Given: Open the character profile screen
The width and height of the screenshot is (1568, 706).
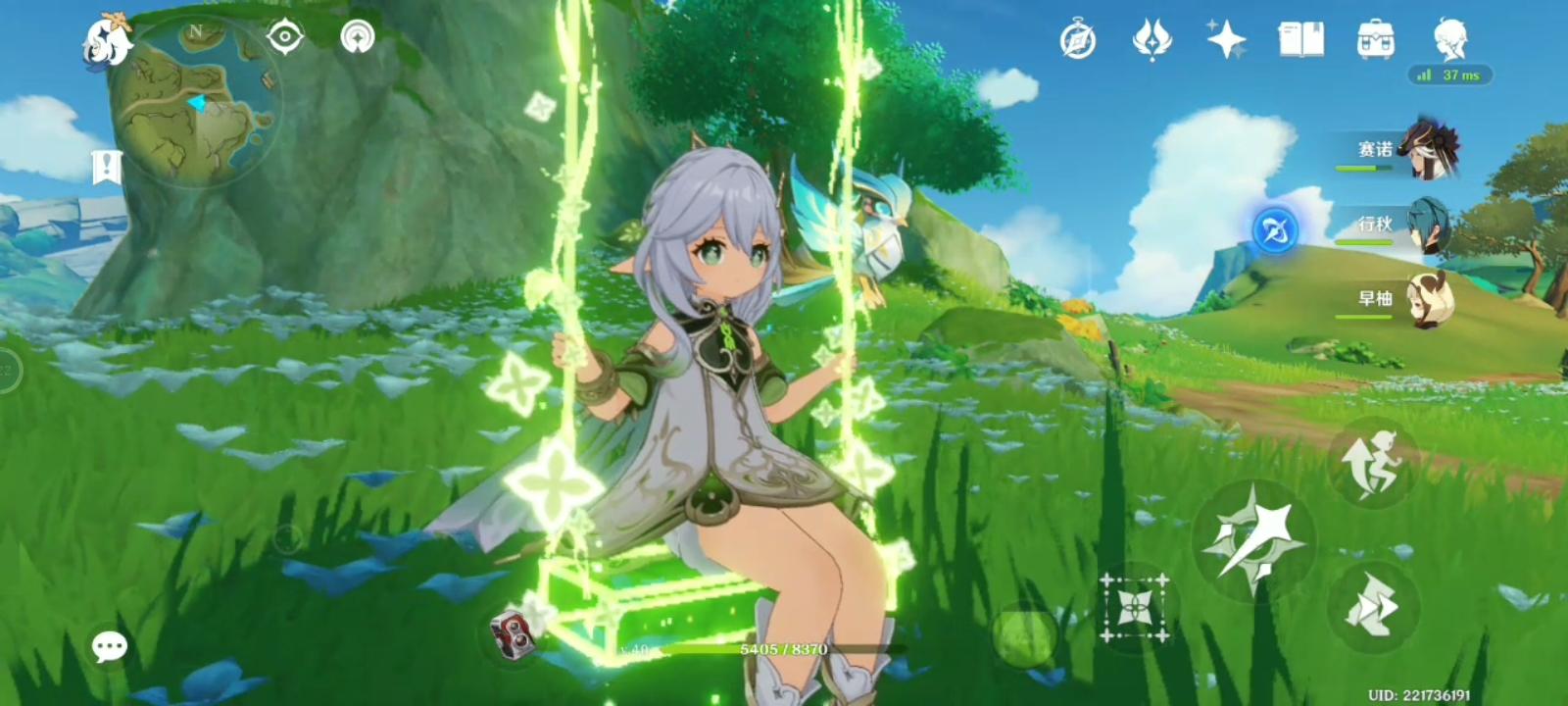Looking at the screenshot, I should [1452, 41].
